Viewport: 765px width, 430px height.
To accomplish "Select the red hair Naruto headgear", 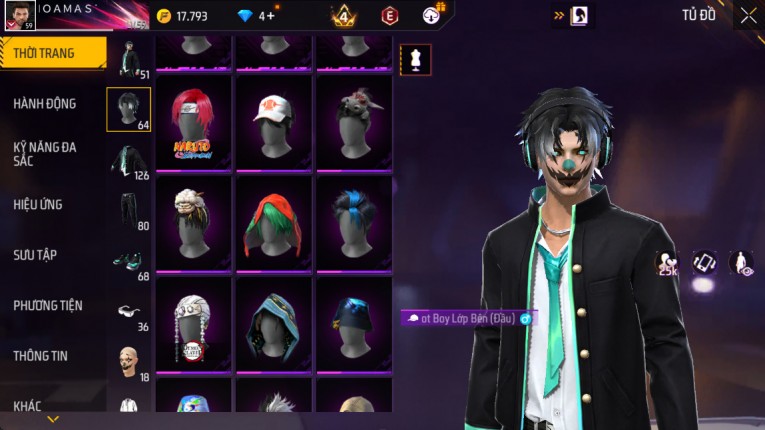I will [195, 122].
